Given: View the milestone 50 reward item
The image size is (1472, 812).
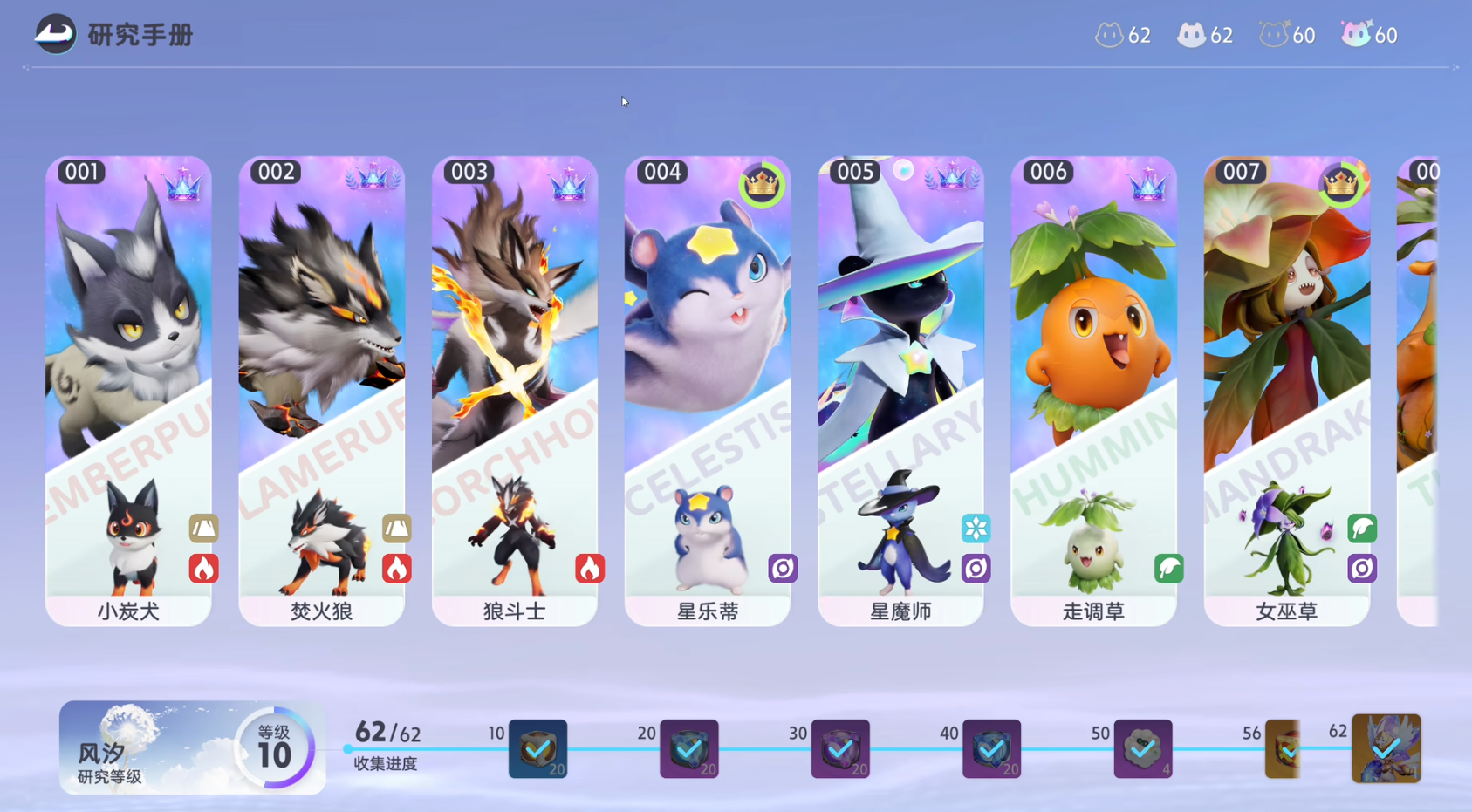Looking at the screenshot, I should (x=1143, y=748).
